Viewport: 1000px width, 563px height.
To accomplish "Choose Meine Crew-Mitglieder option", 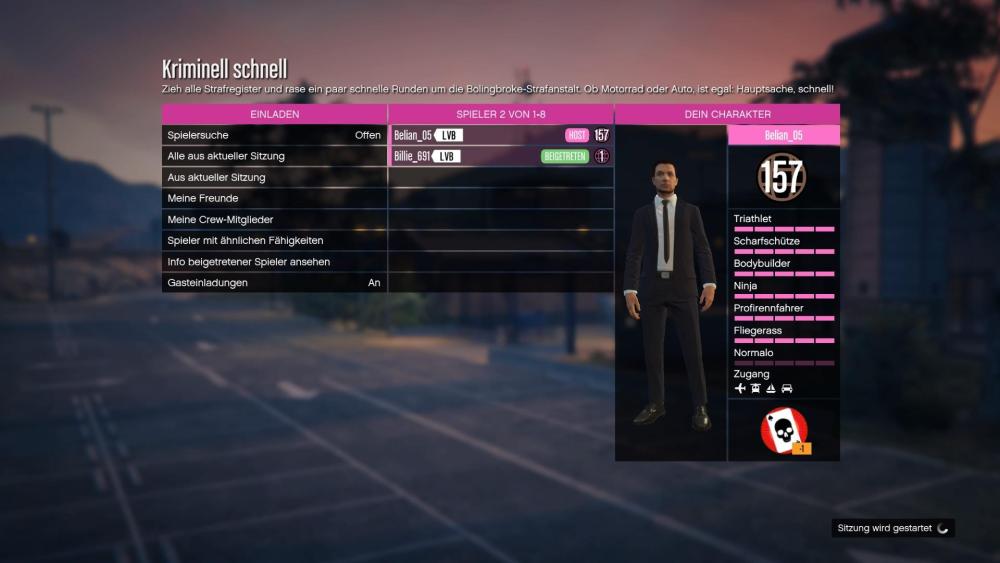I will click(274, 219).
